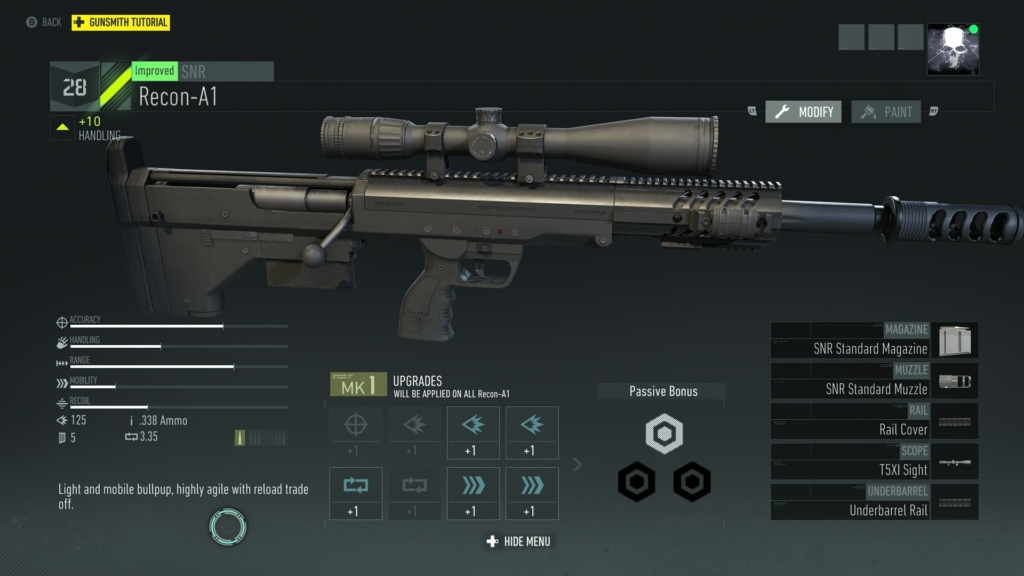
Task: Select the top Passive Bonus hexagon
Action: (663, 434)
